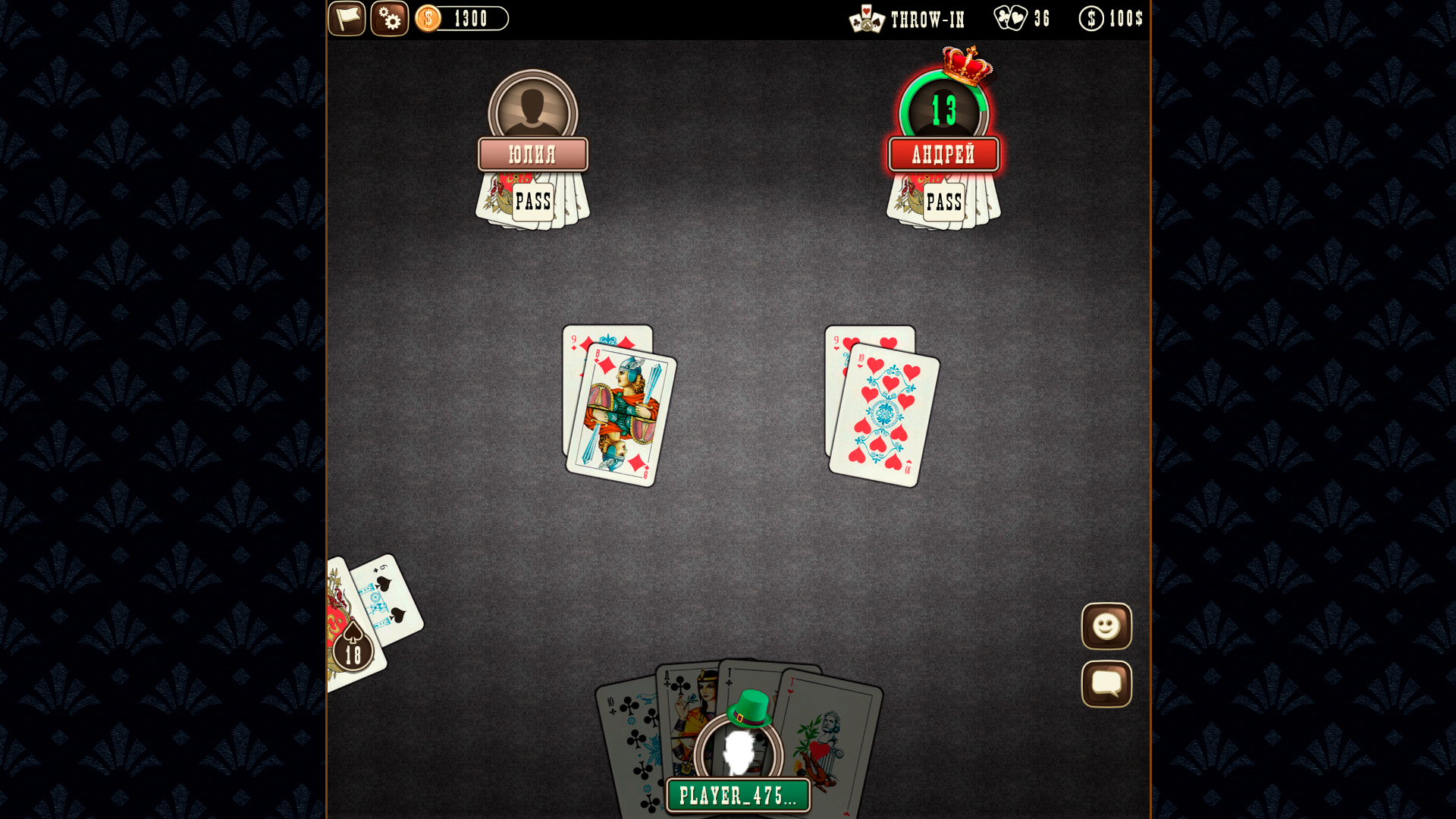
Task: Click the PLAYER_475 nameplate
Action: 737,795
